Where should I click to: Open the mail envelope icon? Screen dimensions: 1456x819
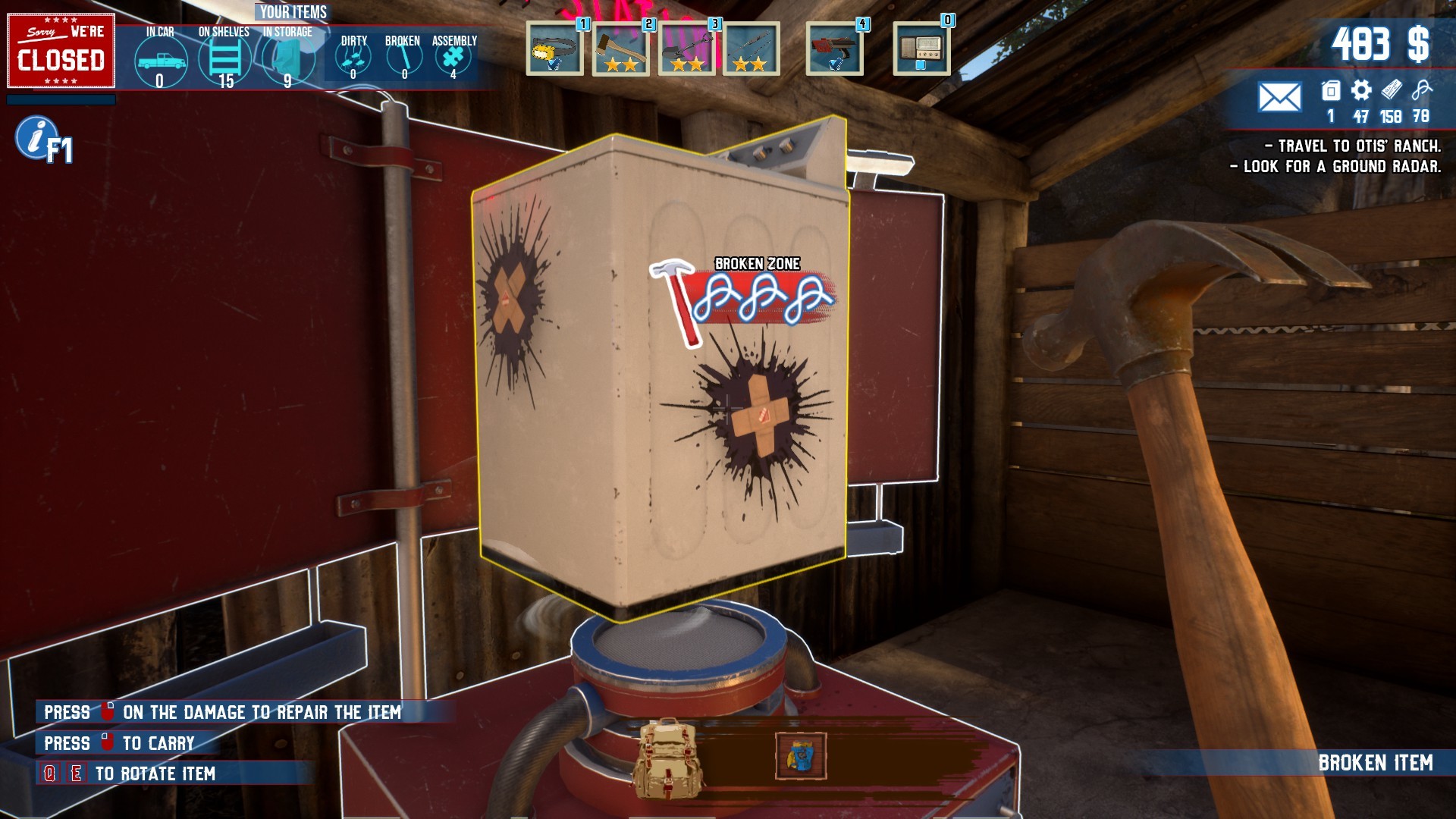(1279, 97)
